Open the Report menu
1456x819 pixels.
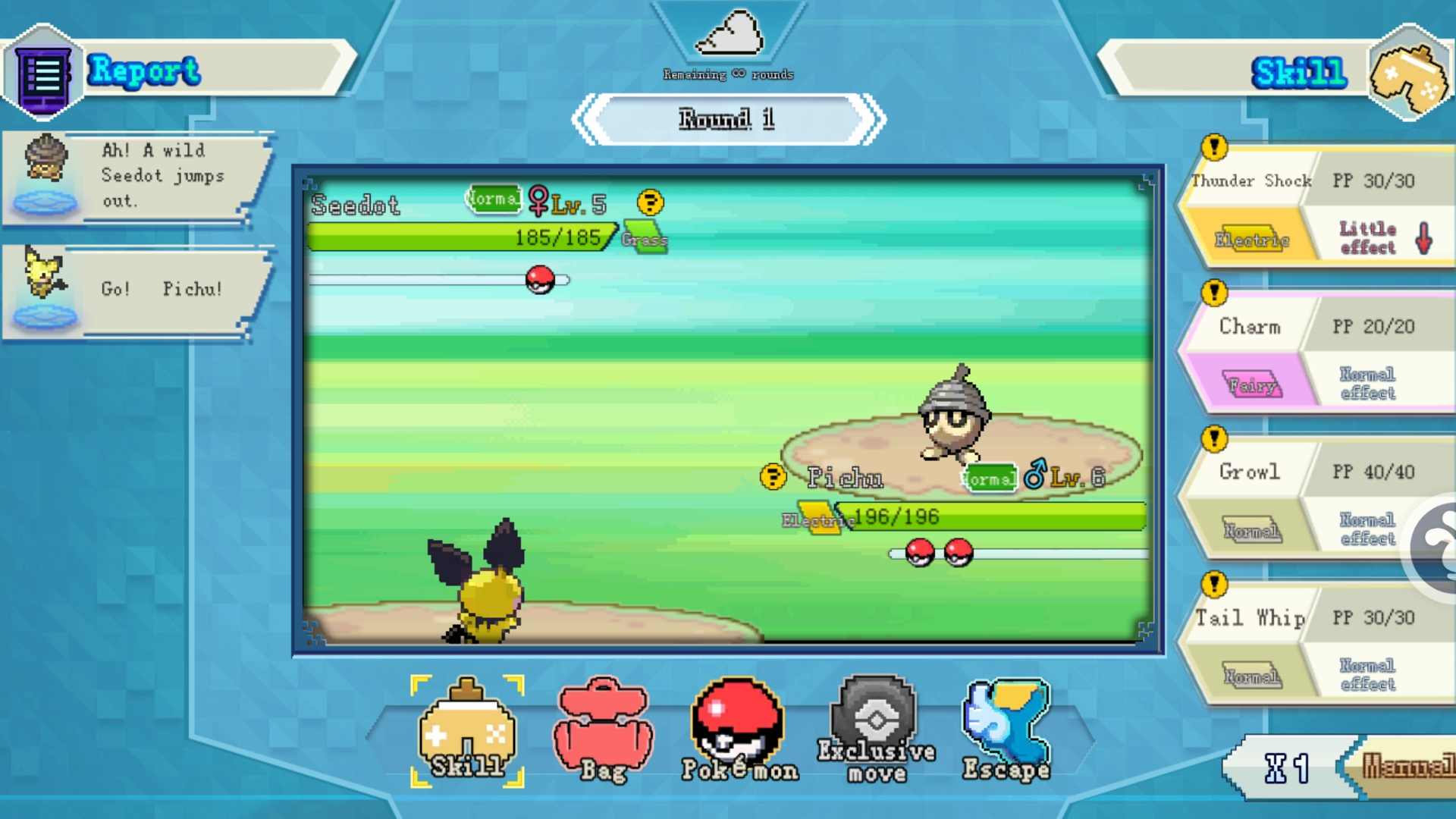coord(144,73)
